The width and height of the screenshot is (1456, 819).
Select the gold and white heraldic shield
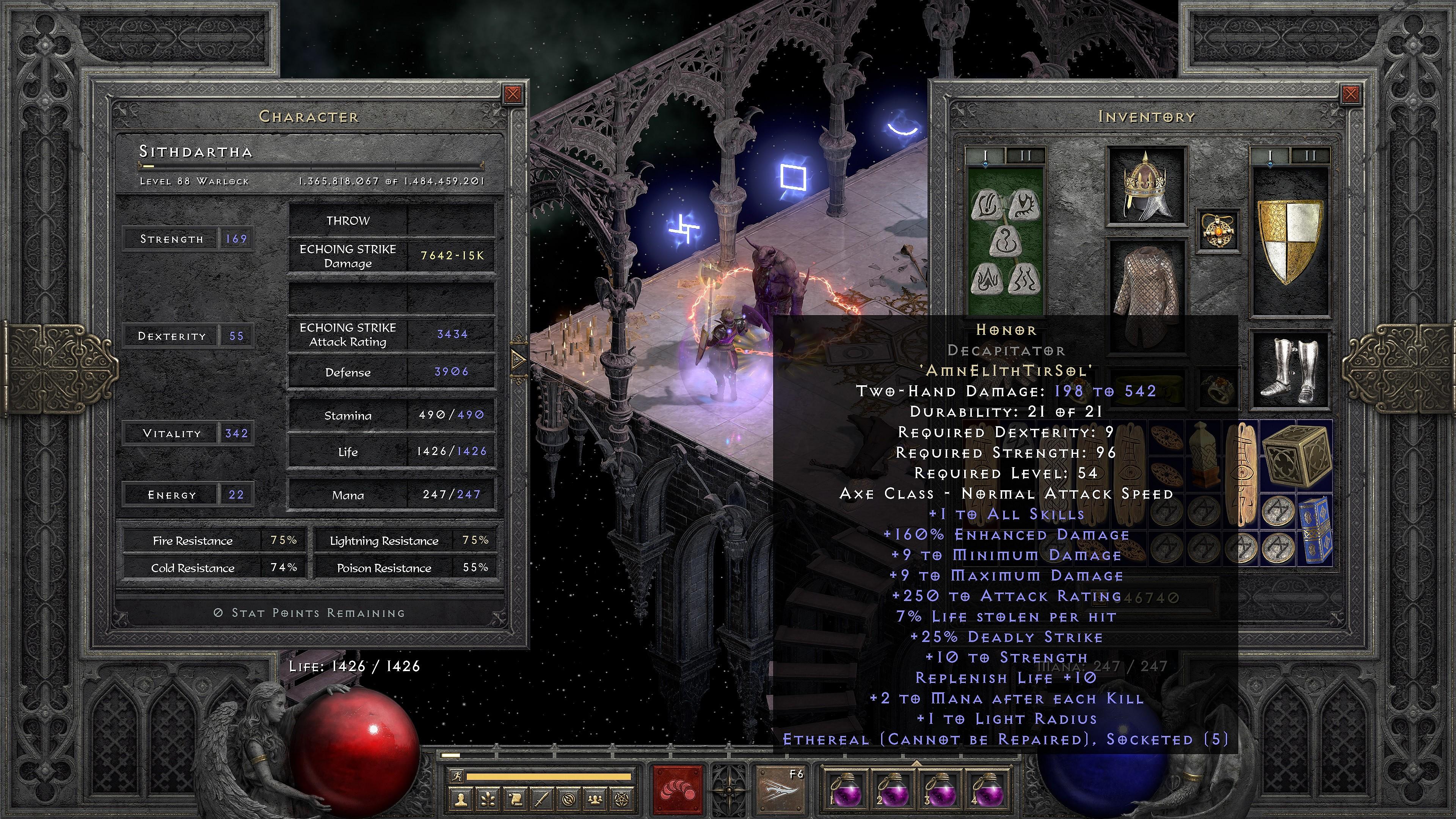point(1290,240)
